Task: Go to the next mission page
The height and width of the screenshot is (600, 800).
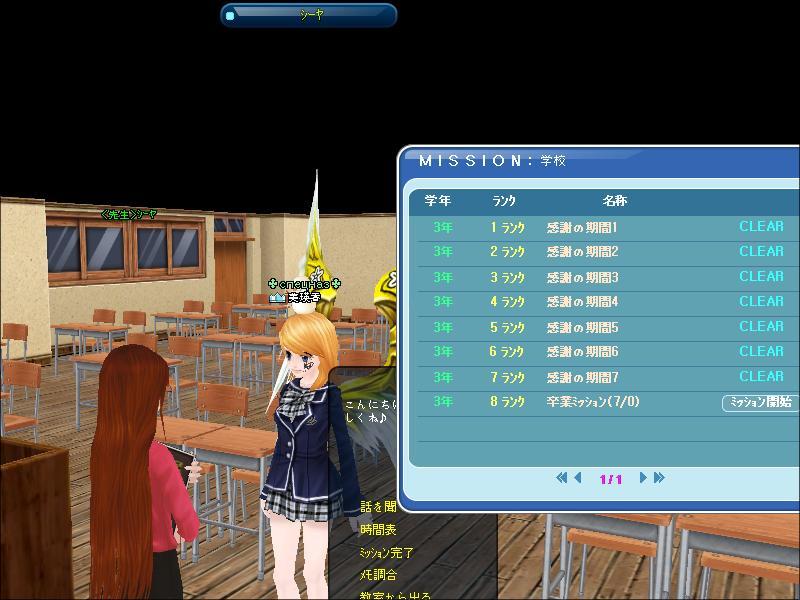Action: point(644,478)
